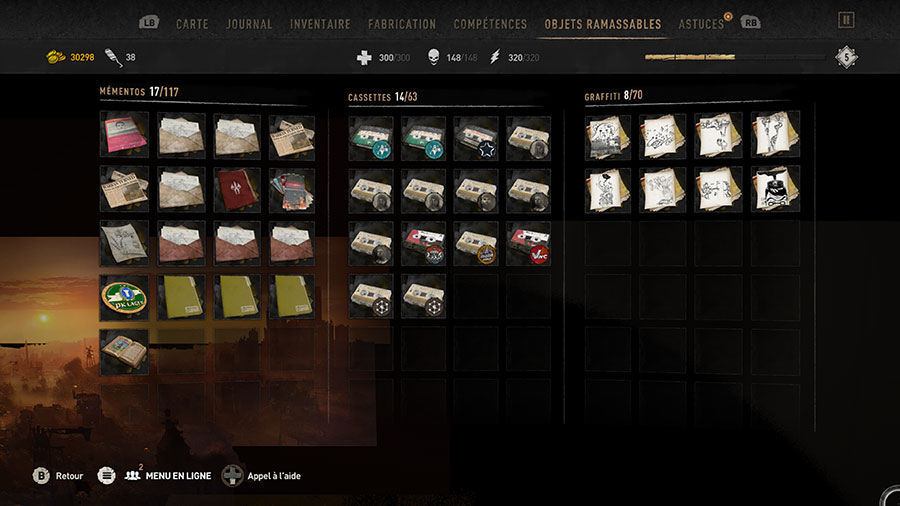Click the pause icon in top corner

(846, 20)
